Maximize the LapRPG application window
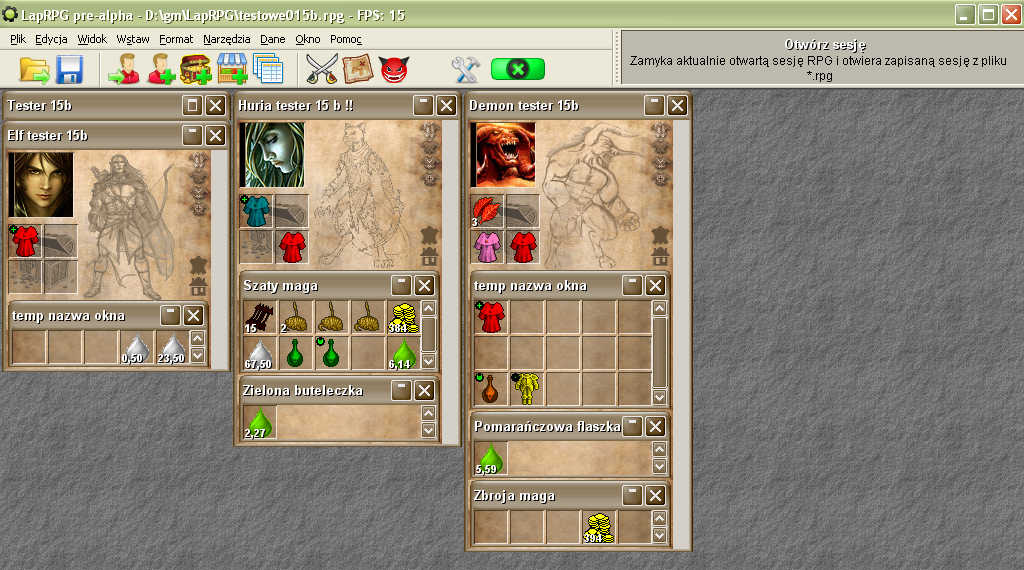1024x570 pixels. [x=987, y=14]
